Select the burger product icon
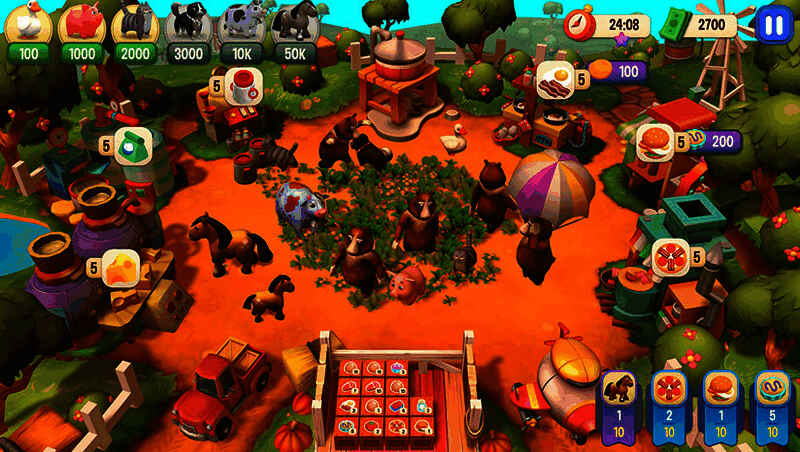Screen dimensions: 800x452 655,143
